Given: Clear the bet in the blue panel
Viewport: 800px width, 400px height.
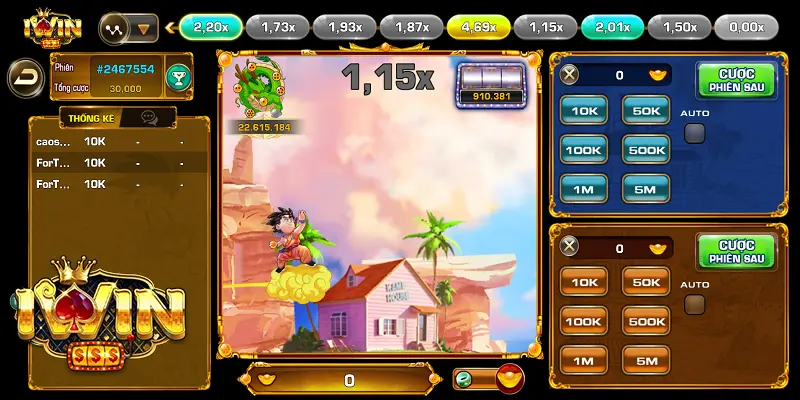Looking at the screenshot, I should click(570, 74).
